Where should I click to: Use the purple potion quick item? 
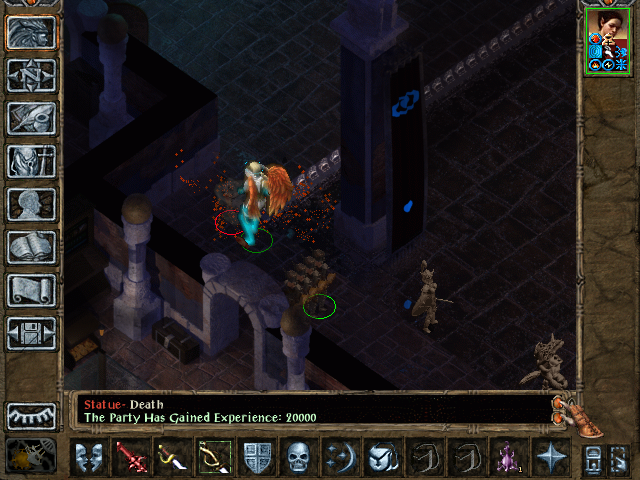[x=508, y=458]
